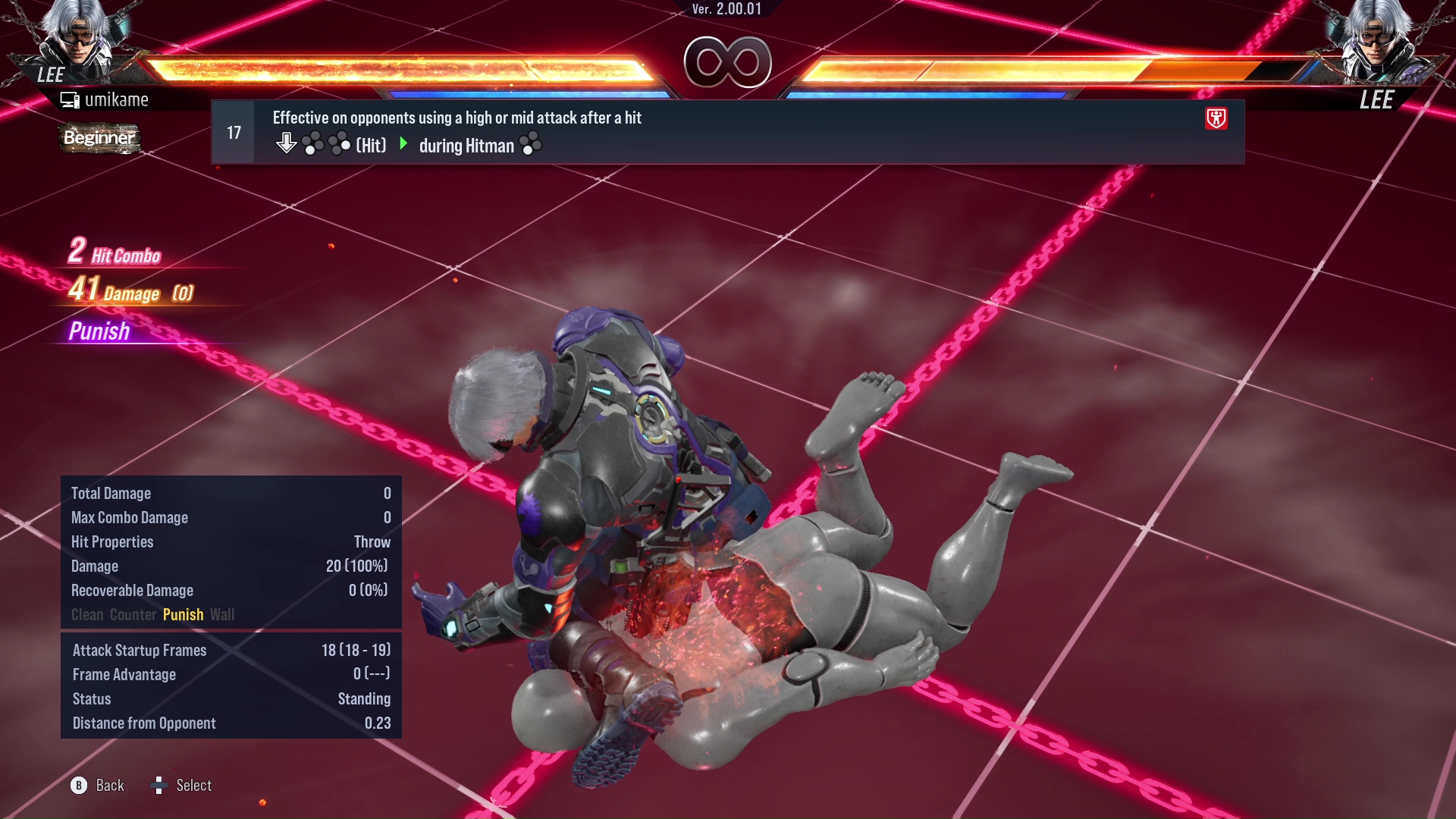This screenshot has width=1456, height=819.
Task: Select the highlighted Punish label
Action: (183, 614)
